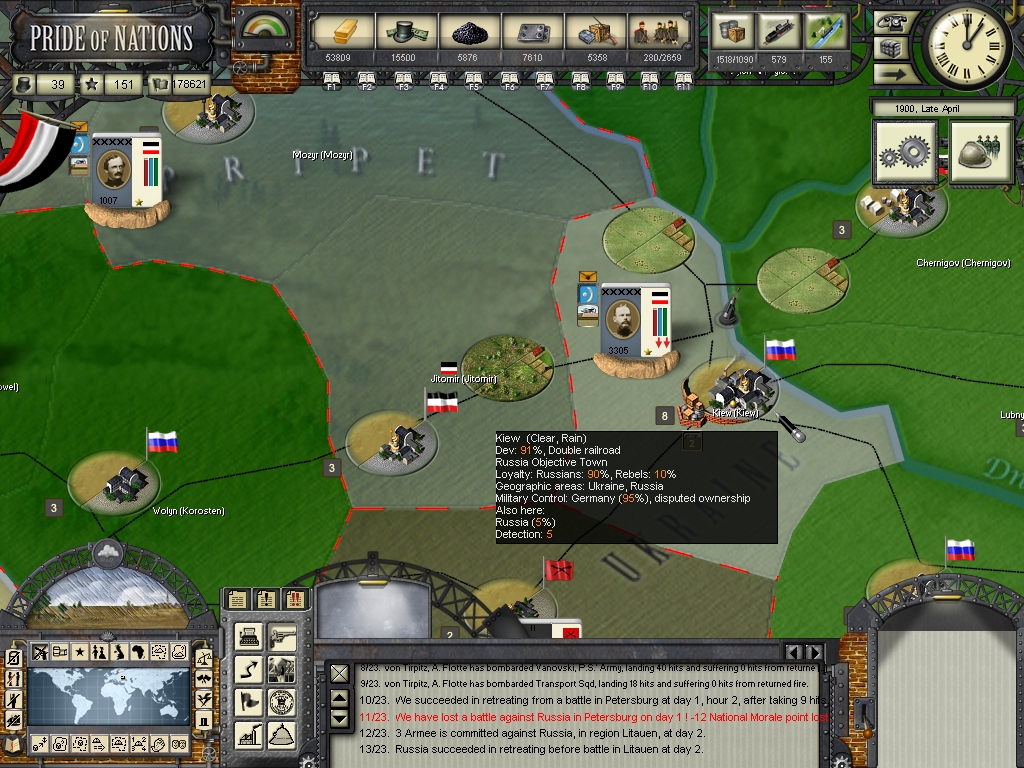Switch to the military helmet mode
This screenshot has height=768, width=1024.
tap(982, 154)
